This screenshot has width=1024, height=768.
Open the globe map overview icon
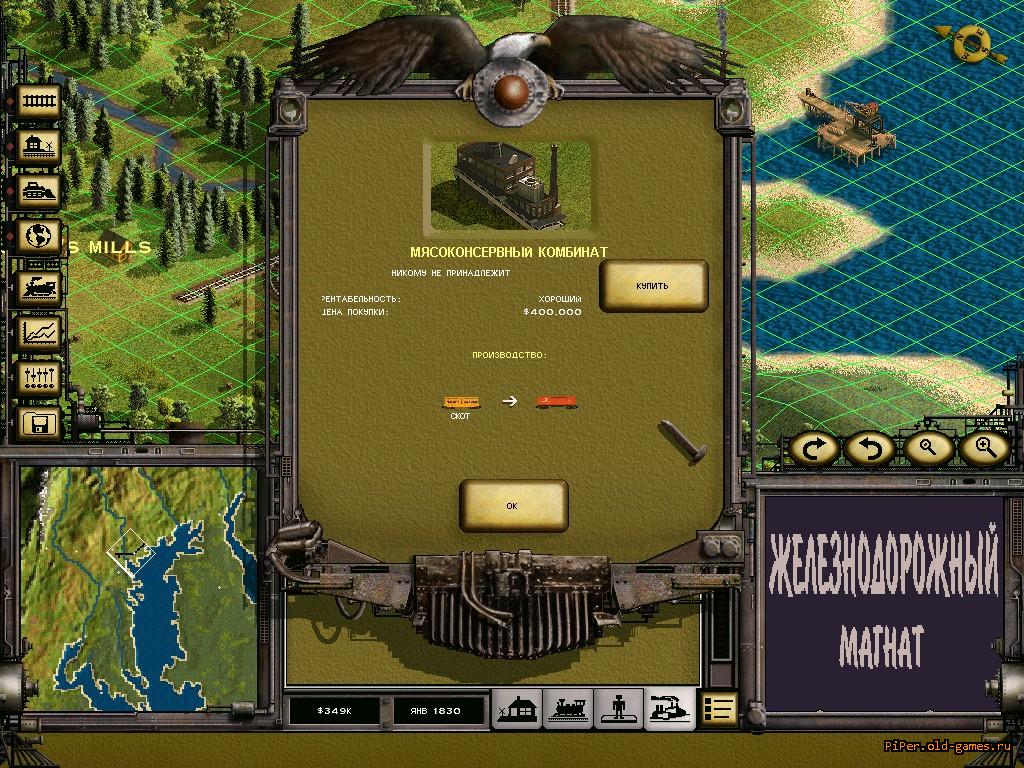pos(39,239)
